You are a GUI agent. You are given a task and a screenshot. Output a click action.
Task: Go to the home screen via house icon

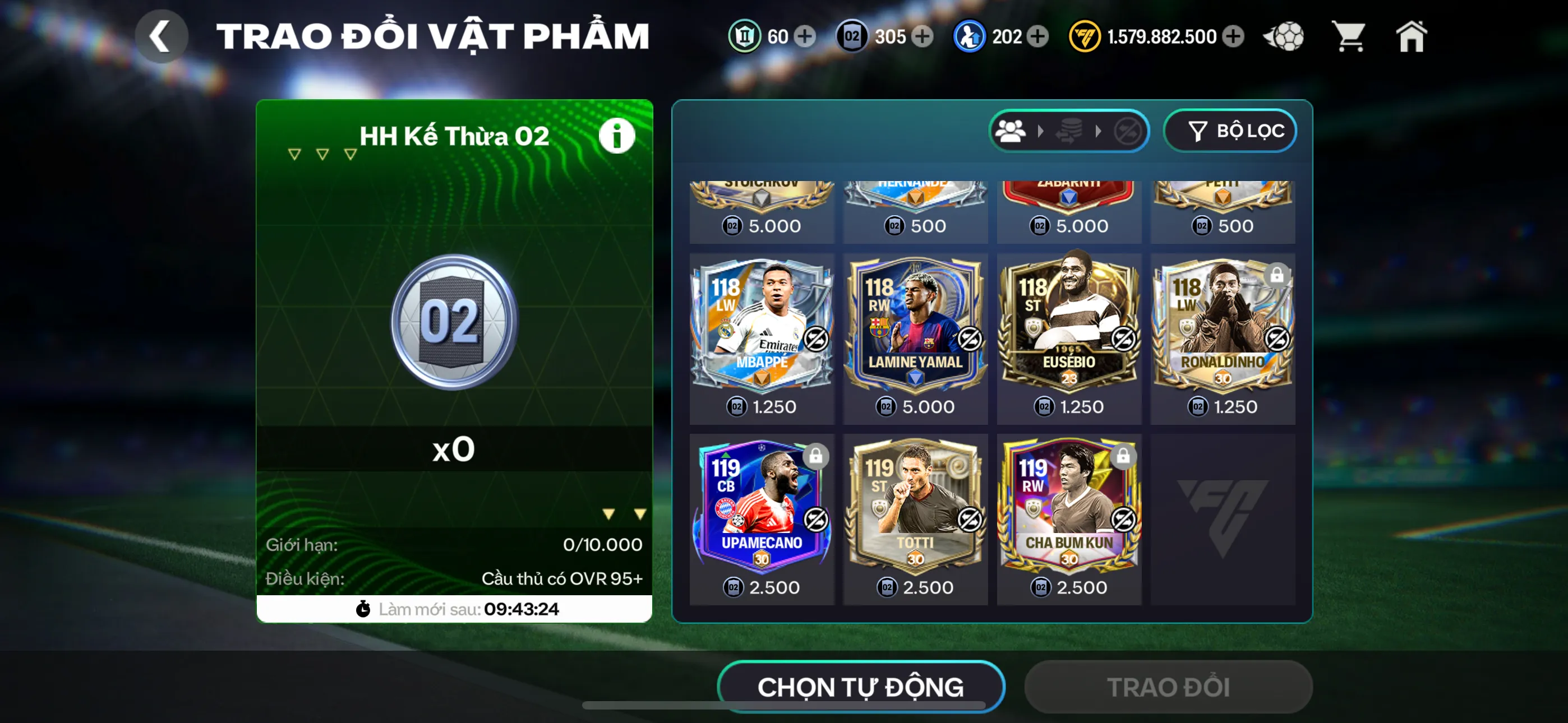pyautogui.click(x=1412, y=36)
